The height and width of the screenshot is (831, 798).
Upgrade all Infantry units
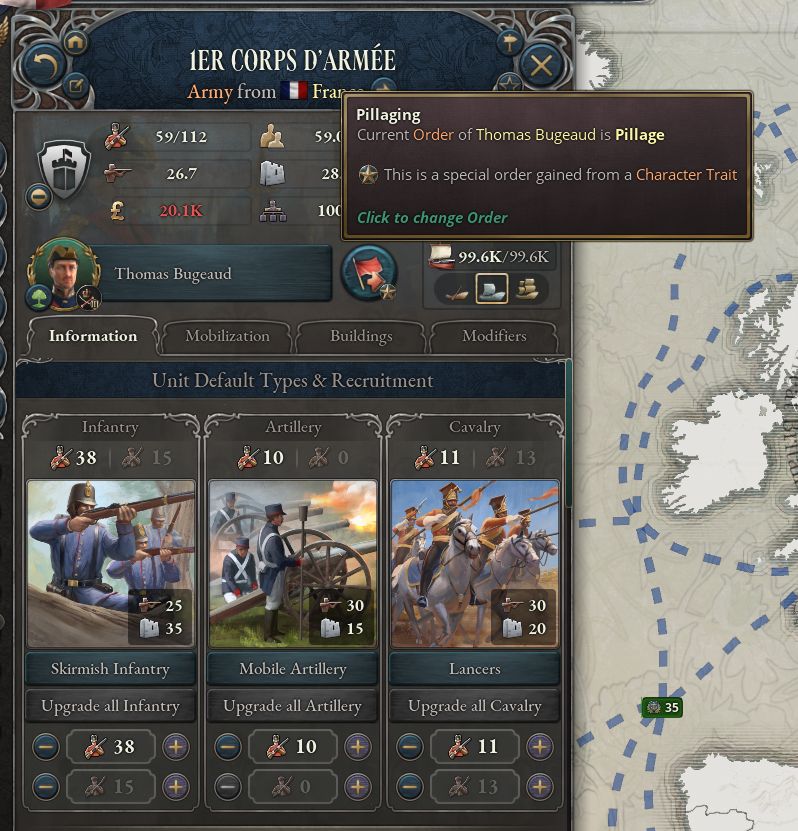click(x=110, y=706)
